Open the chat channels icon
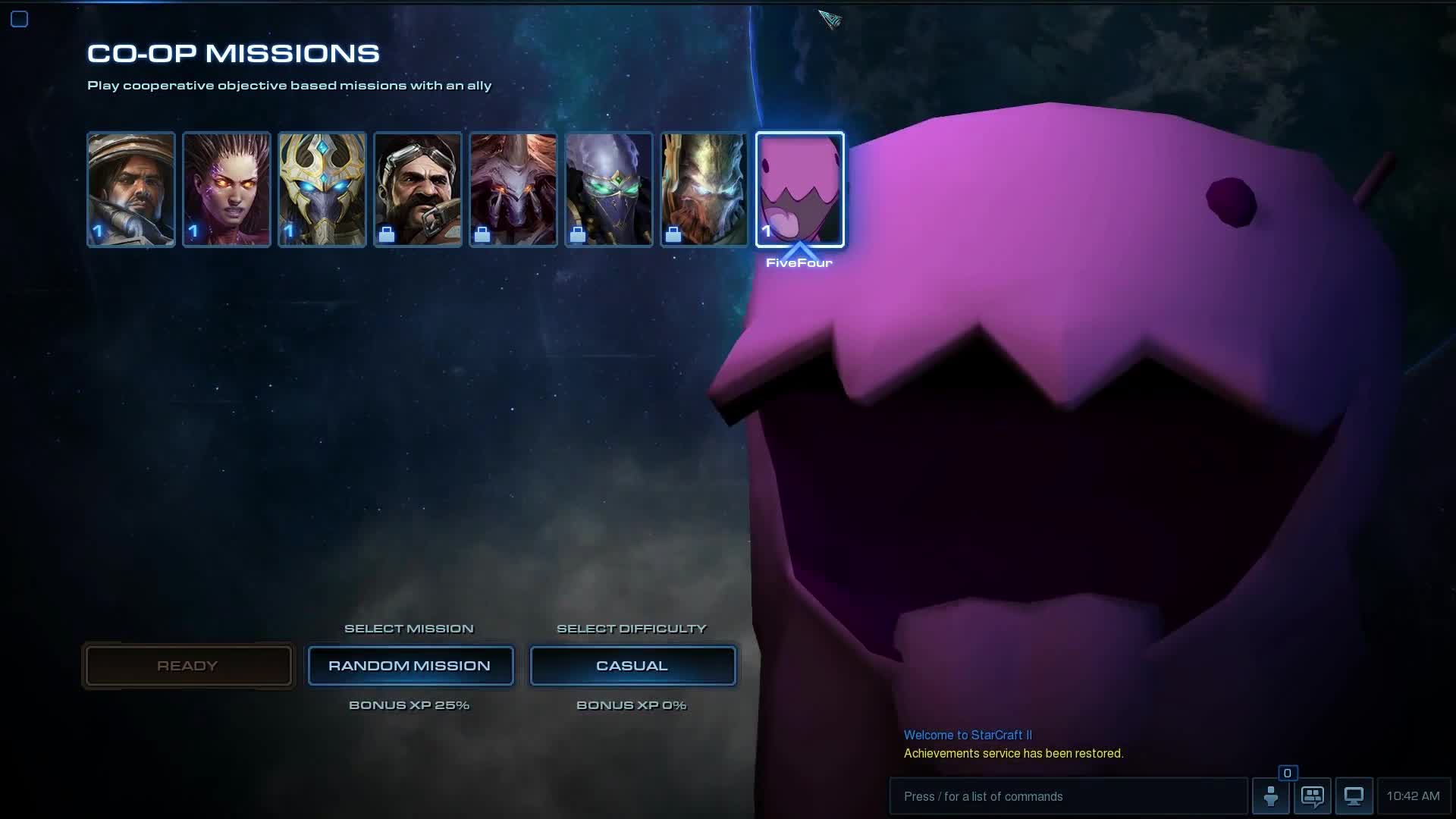Viewport: 1456px width, 819px height. pos(1313,796)
